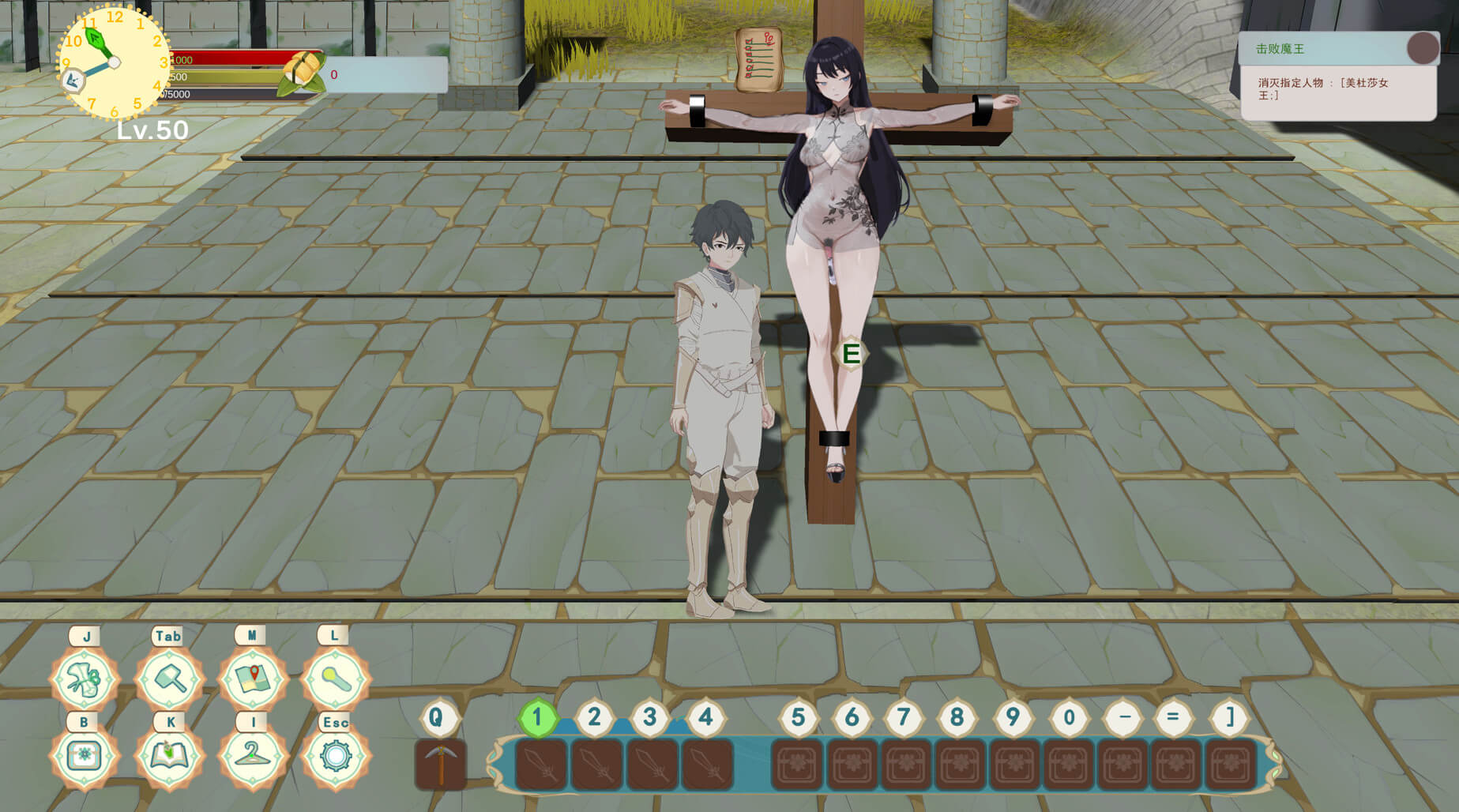The image size is (1459, 812).
Task: Open the map with red pin icon
Action: pyautogui.click(x=253, y=679)
